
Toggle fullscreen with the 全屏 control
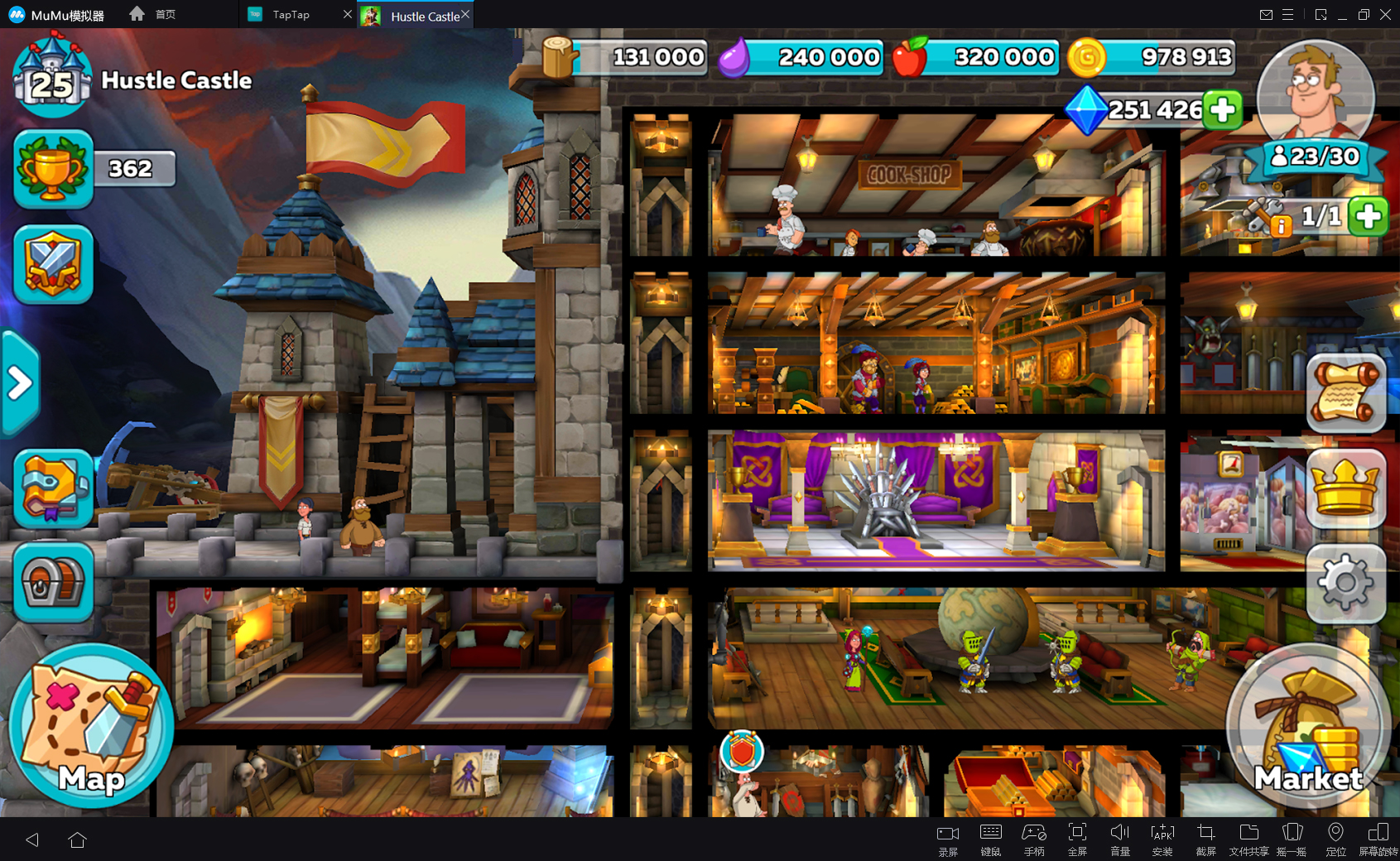[x=1077, y=836]
